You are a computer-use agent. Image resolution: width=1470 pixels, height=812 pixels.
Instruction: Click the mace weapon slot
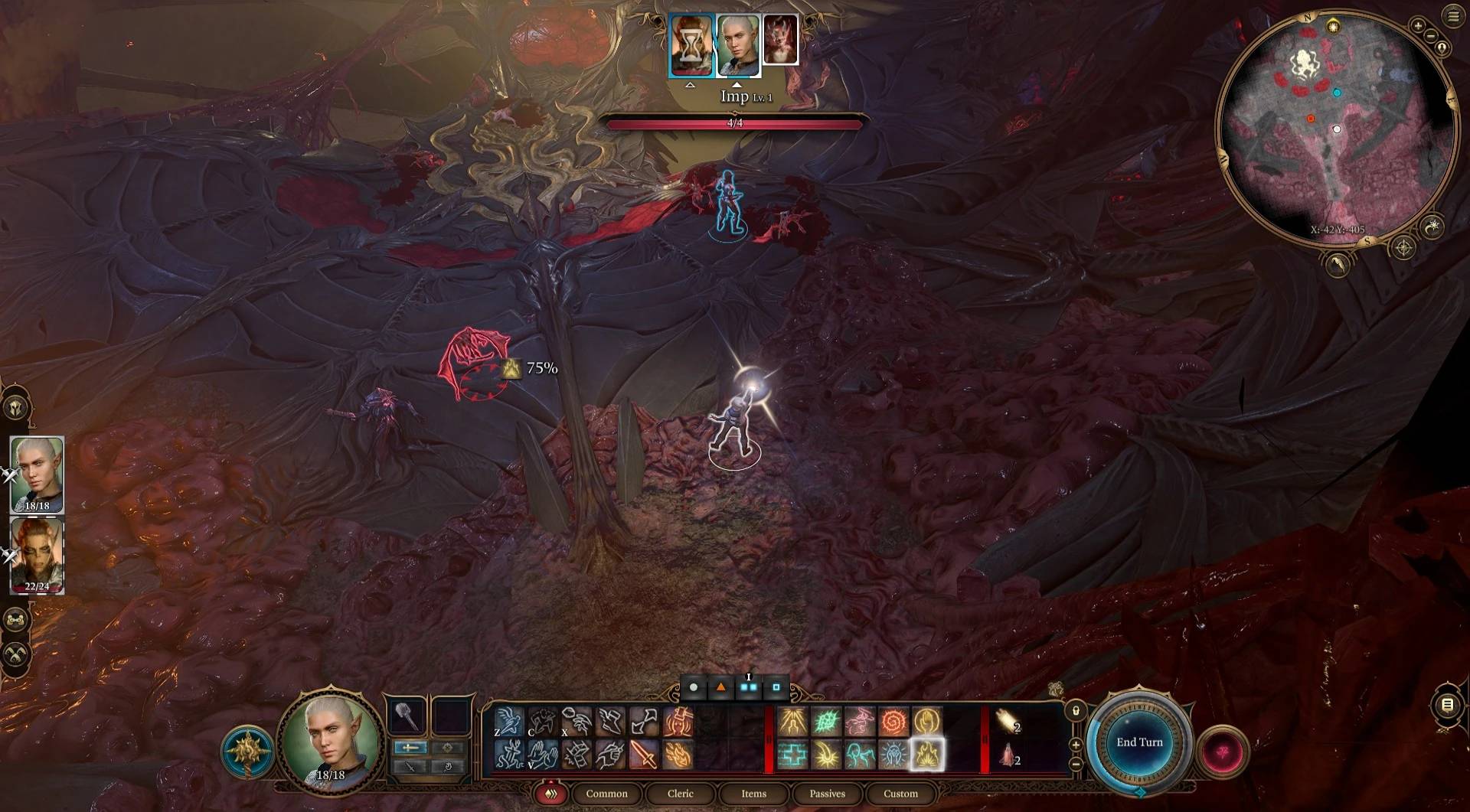[x=407, y=717]
